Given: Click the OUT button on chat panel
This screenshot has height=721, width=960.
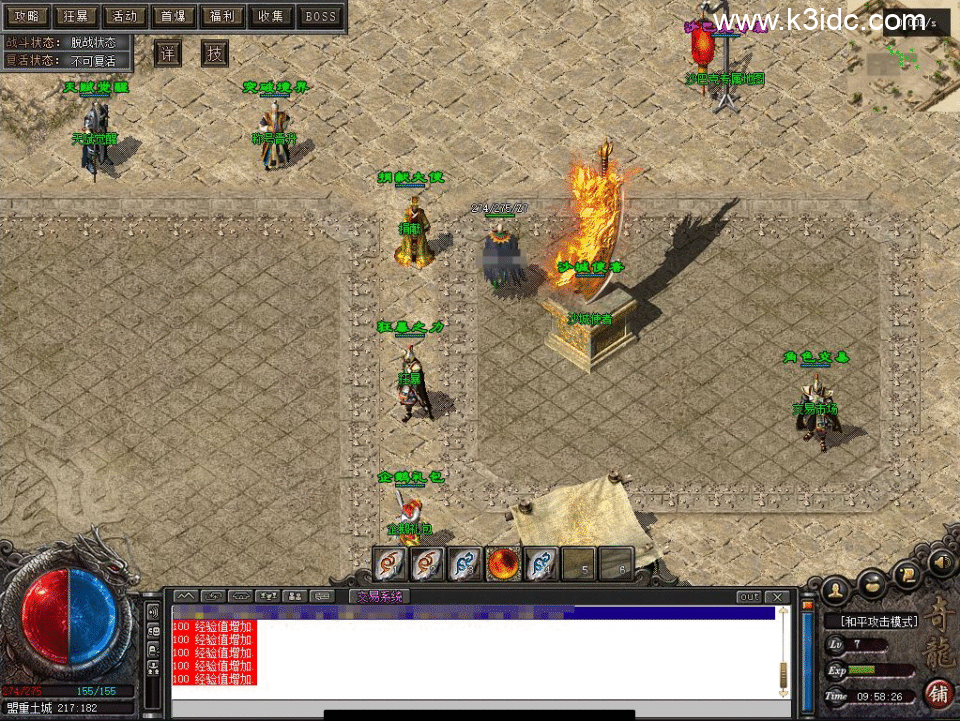Looking at the screenshot, I should [x=749, y=597].
